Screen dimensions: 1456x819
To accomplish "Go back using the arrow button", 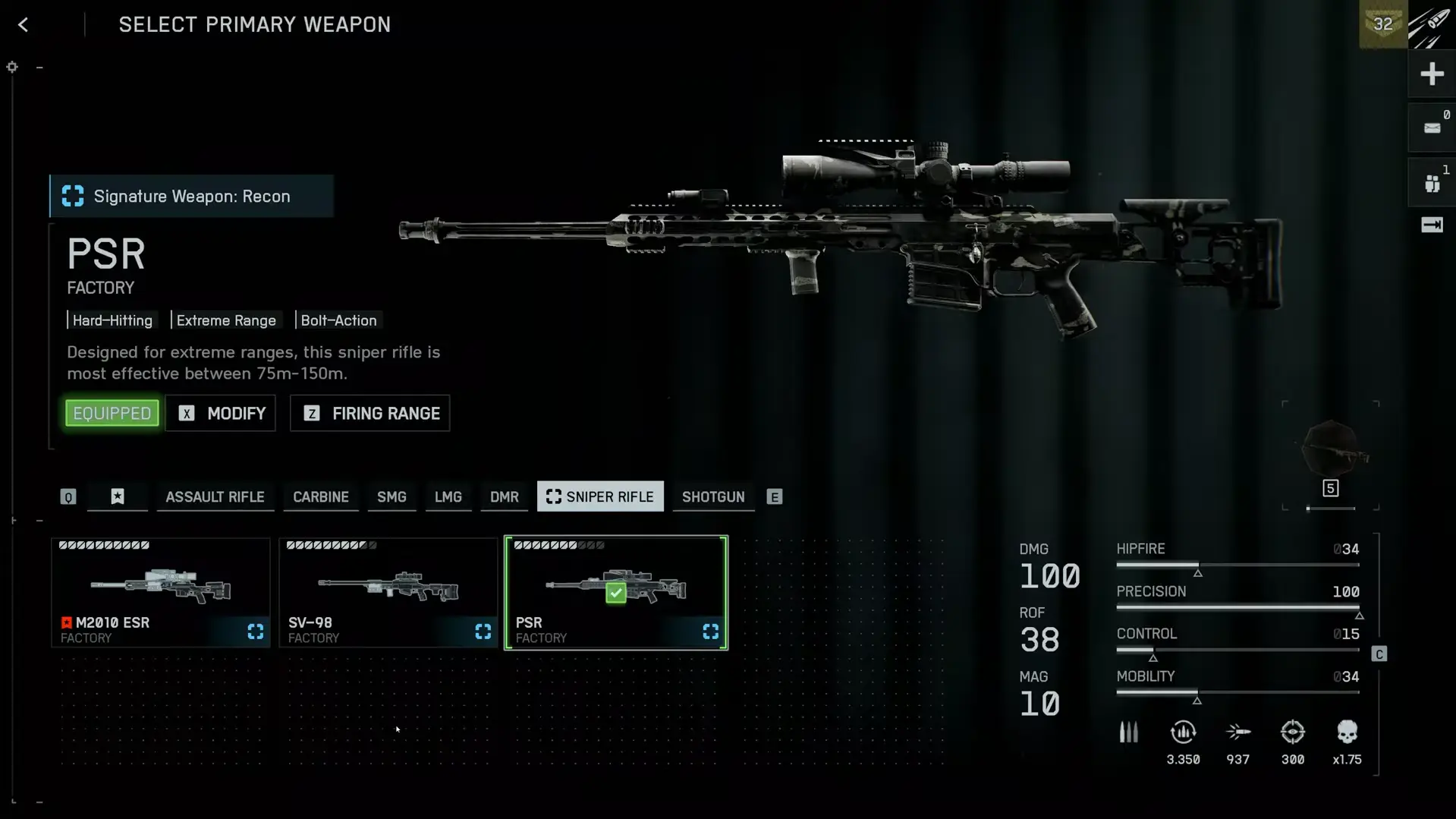I will (x=24, y=25).
